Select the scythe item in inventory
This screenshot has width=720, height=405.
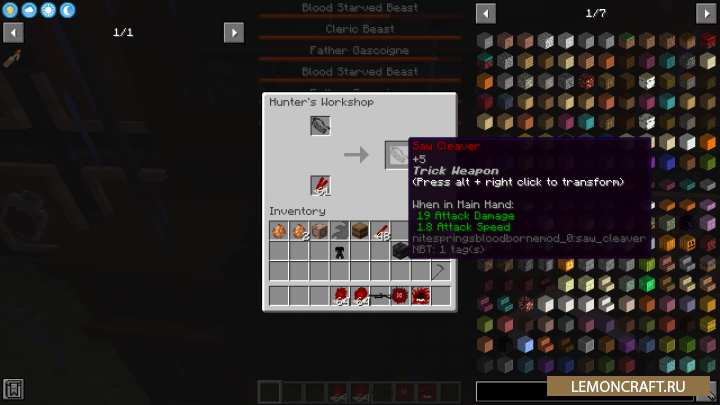[440, 271]
